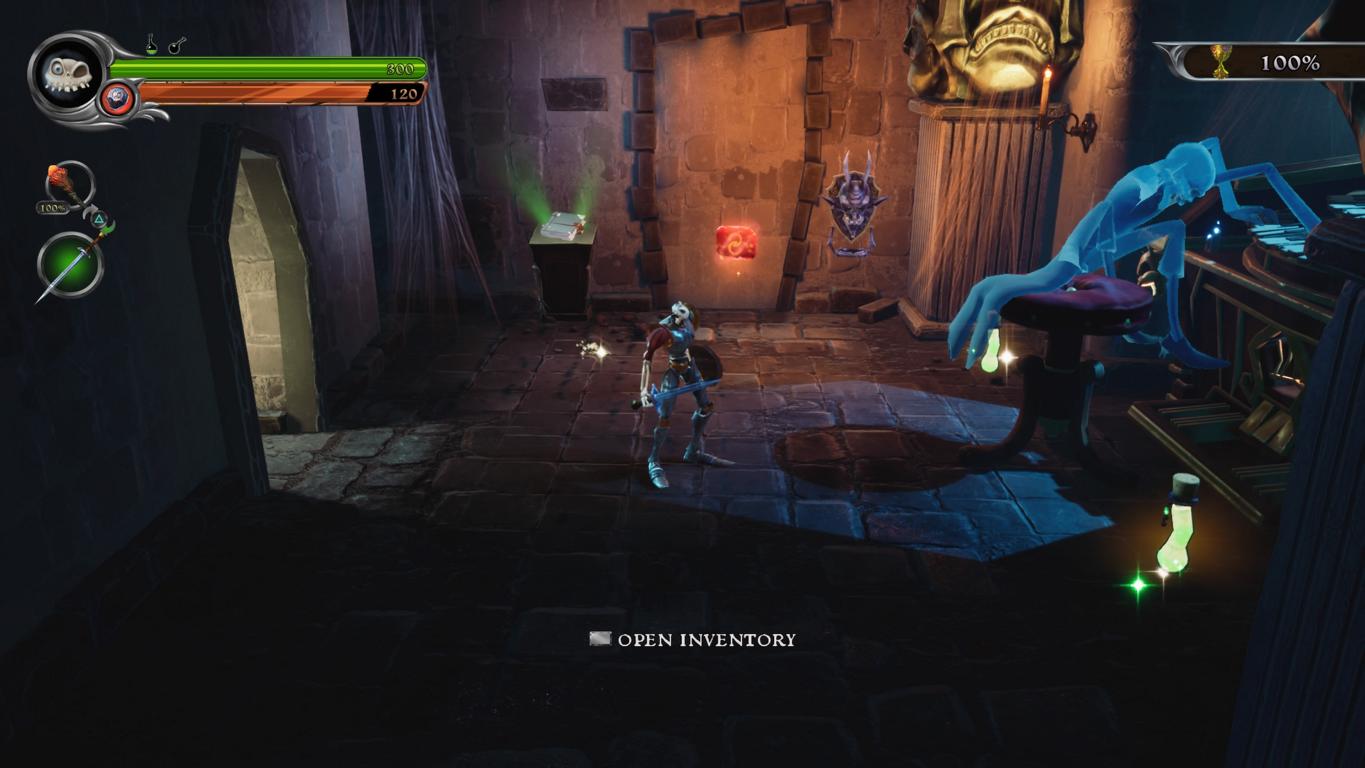The height and width of the screenshot is (768, 1365).
Task: Click the golden chalice icon
Action: 1221,61
